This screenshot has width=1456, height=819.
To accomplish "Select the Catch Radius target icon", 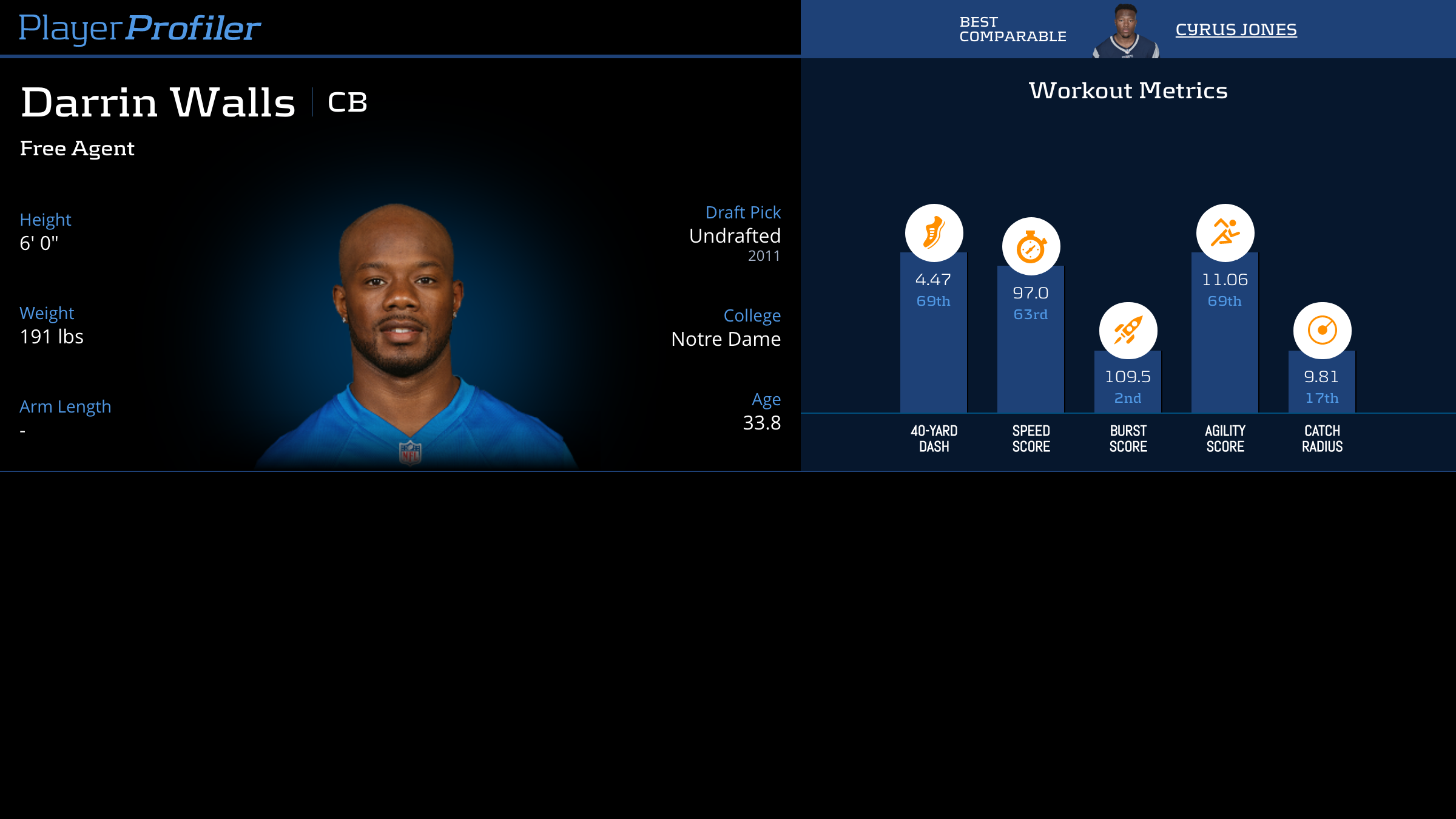I will coord(1322,331).
